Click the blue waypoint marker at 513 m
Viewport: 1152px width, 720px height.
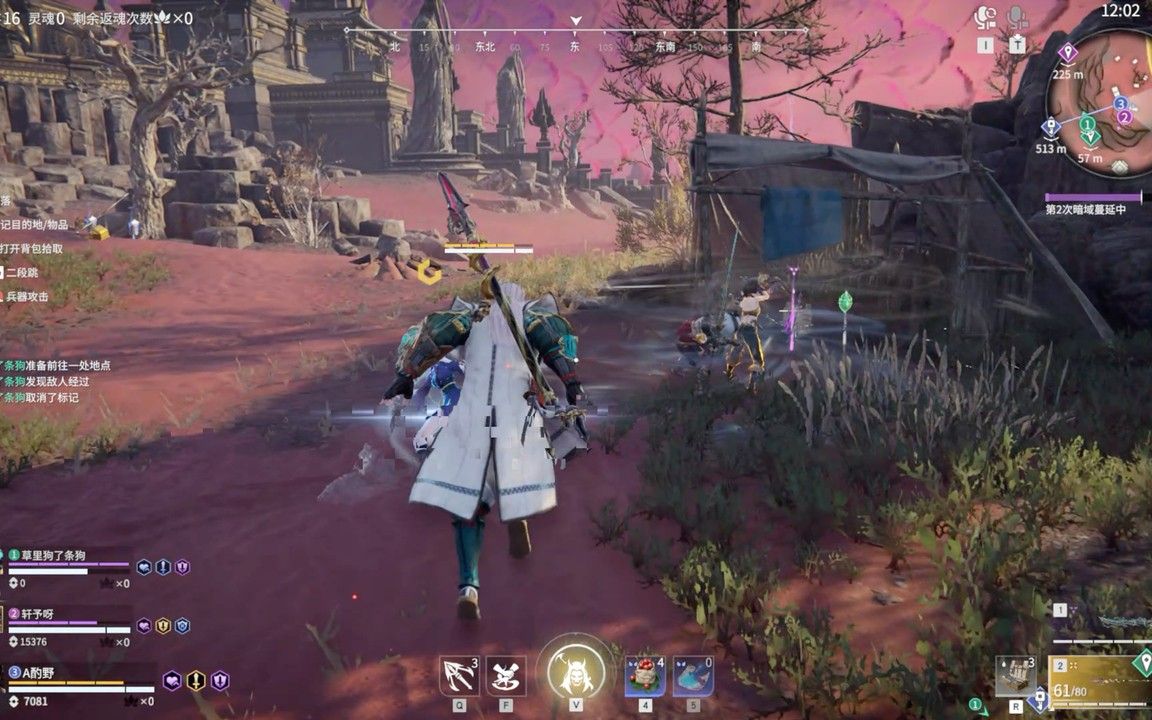pos(1050,128)
